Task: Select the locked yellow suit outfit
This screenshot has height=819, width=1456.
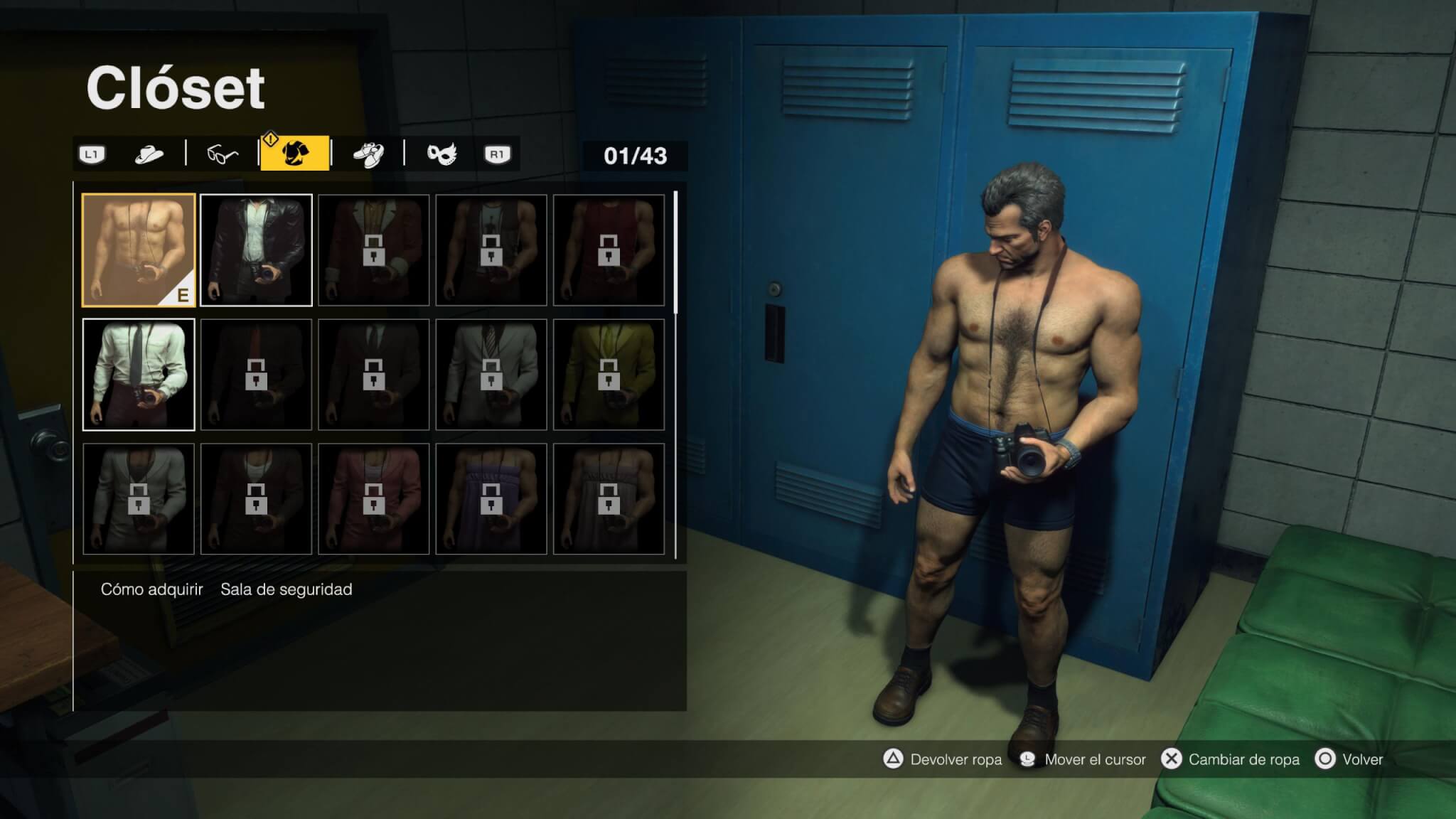Action: [x=609, y=375]
